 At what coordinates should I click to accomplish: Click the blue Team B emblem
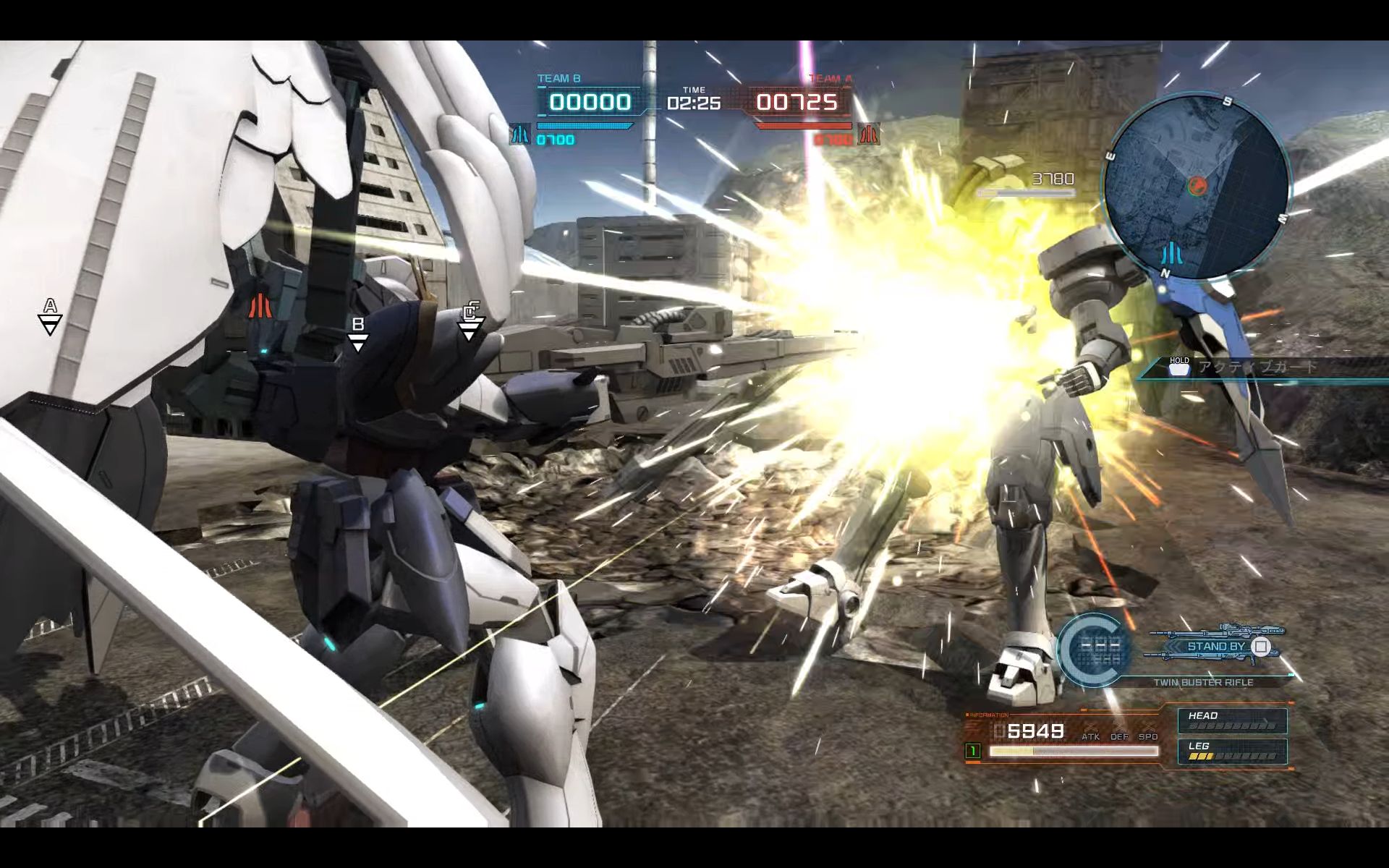[x=519, y=135]
